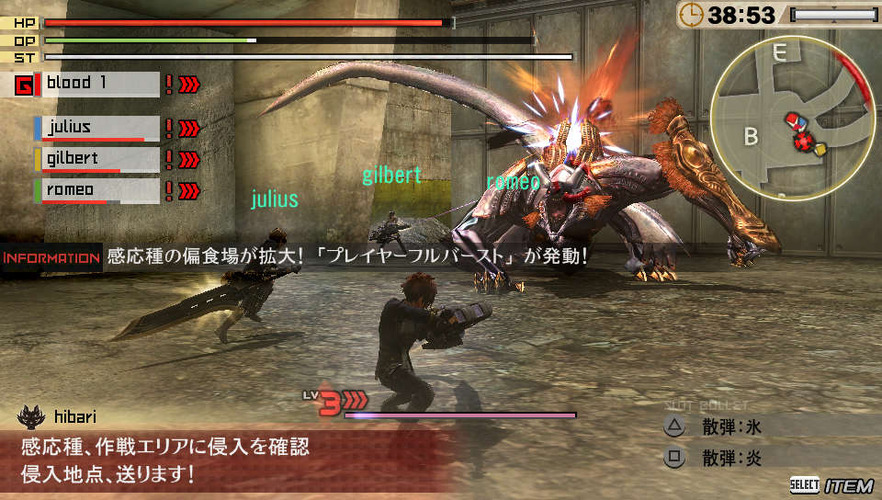The width and height of the screenshot is (882, 500).
Task: Open the ITEM menu
Action: 849,486
